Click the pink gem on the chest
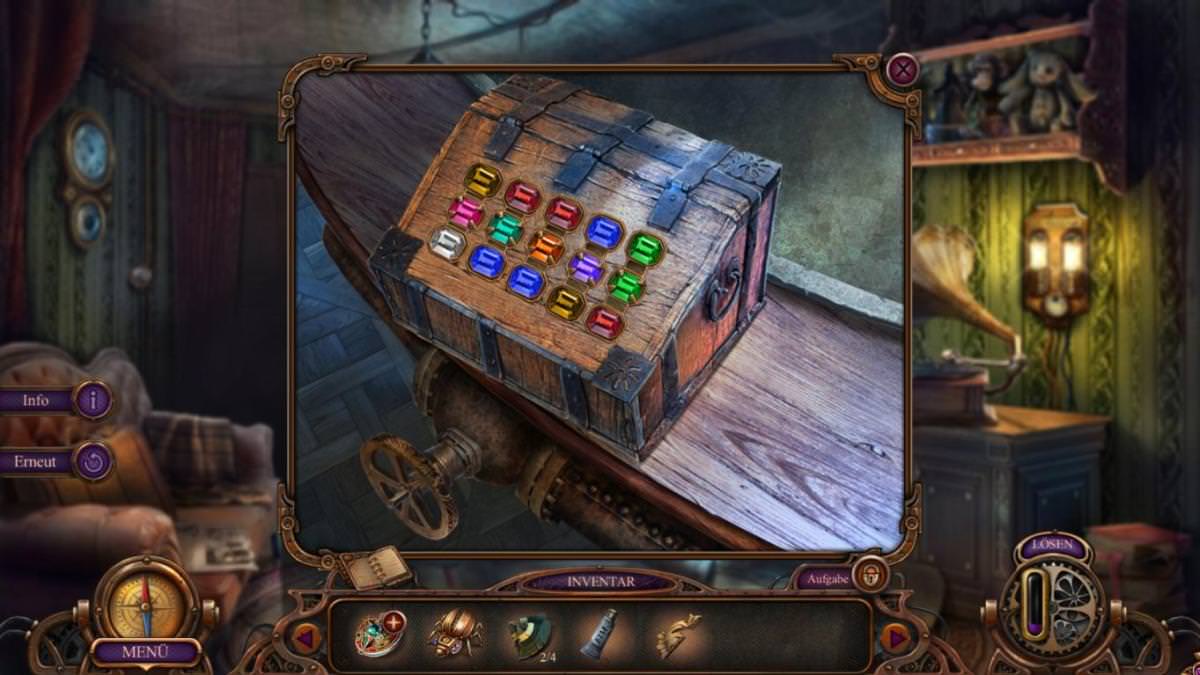 465,212
